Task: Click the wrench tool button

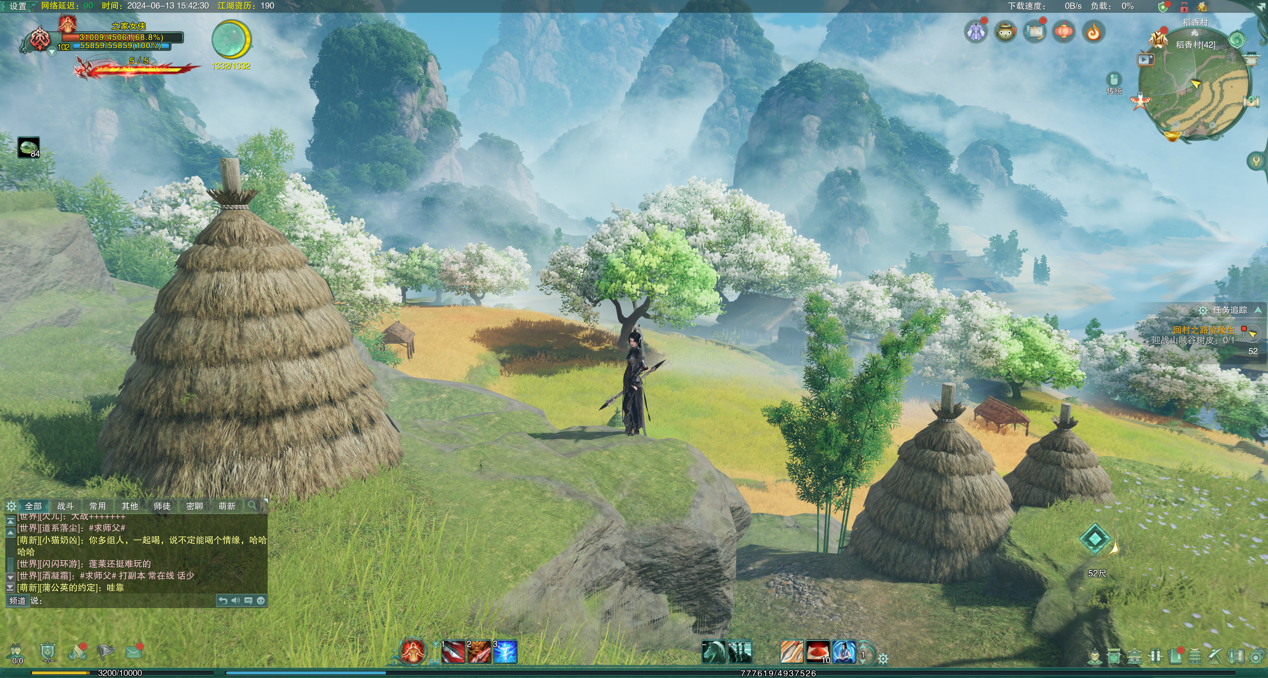Action: tap(1215, 656)
